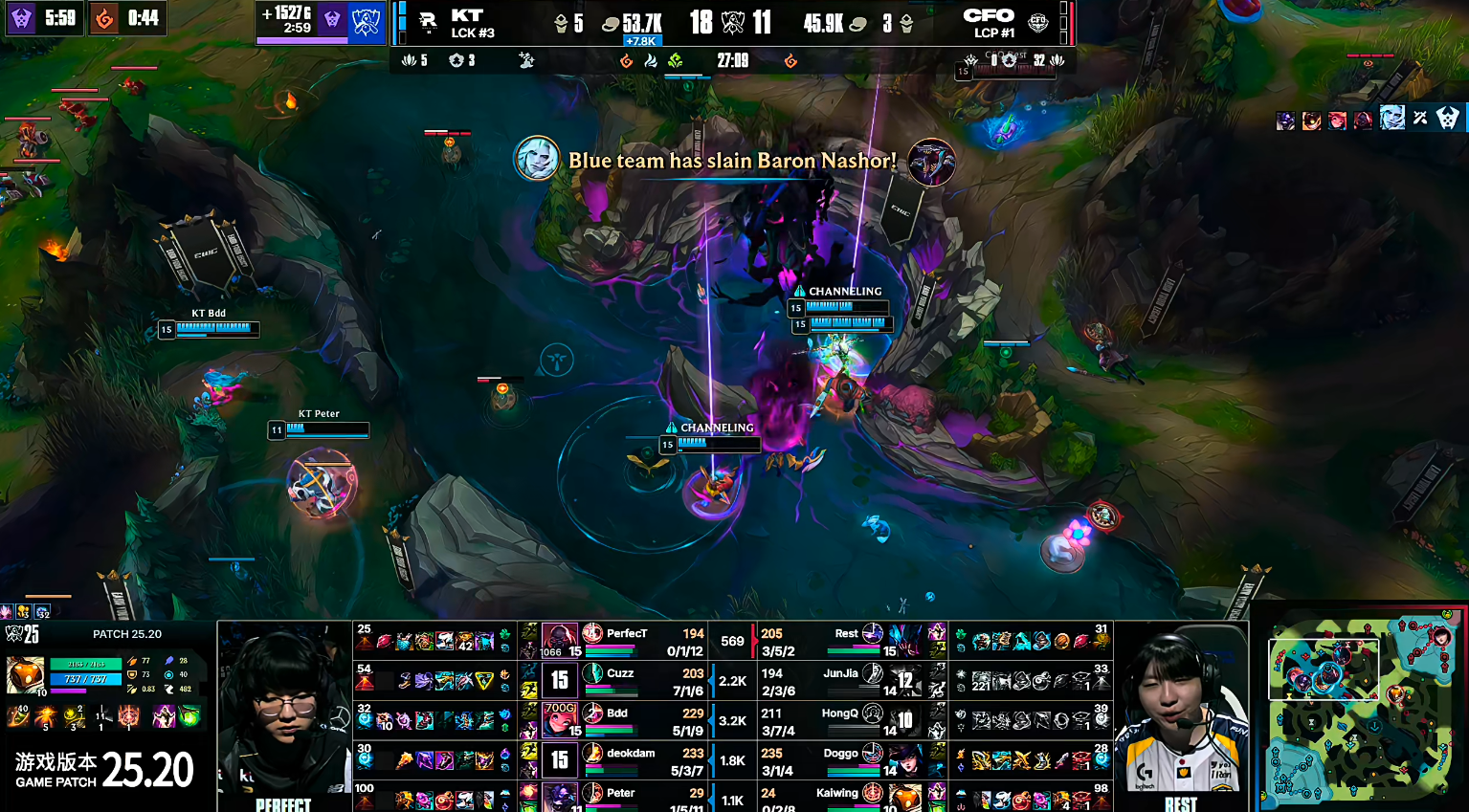Select the champion portrait in the bottom-left panel
This screenshot has width=1469, height=812.
25,674
